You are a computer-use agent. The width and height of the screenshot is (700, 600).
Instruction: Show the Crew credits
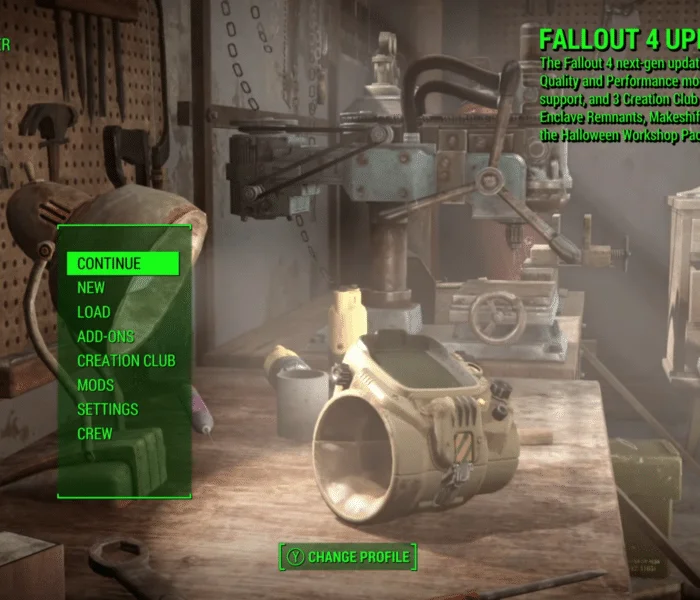pos(95,434)
